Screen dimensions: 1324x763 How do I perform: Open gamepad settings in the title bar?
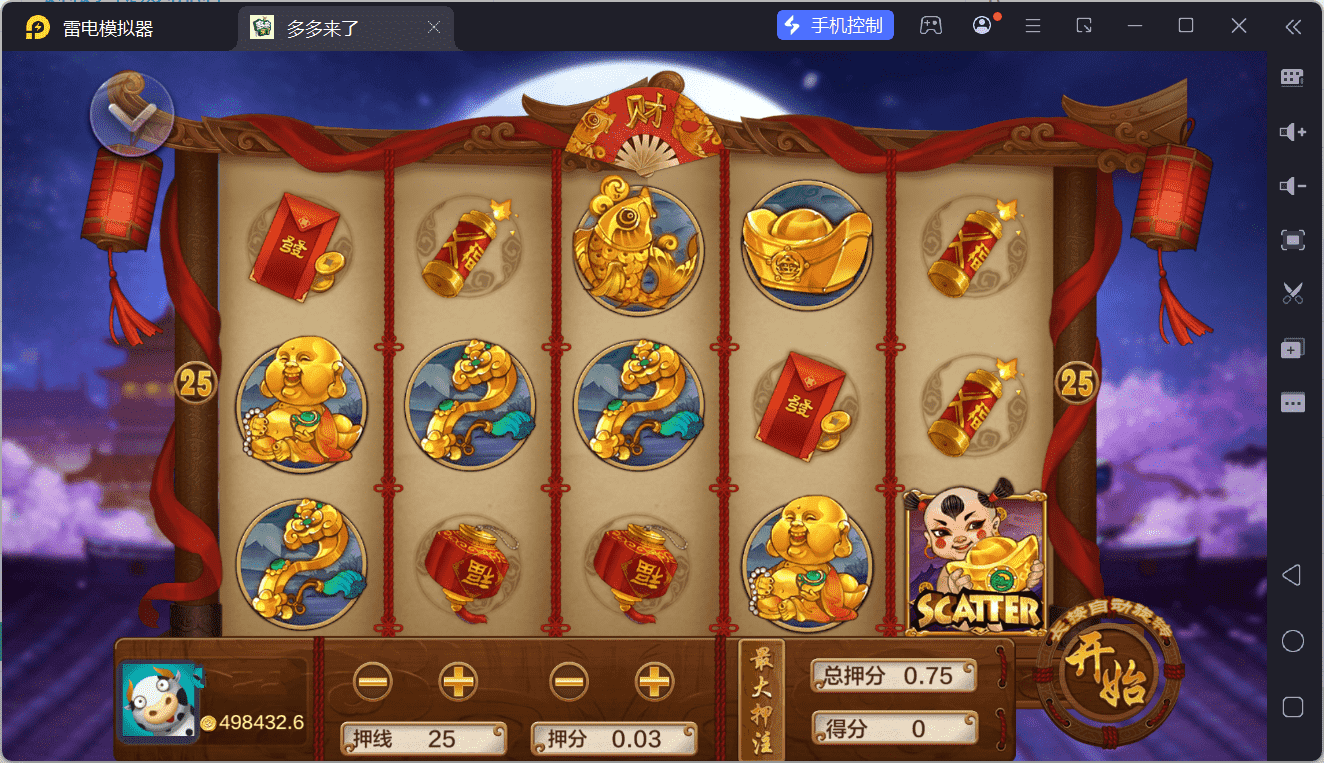click(931, 25)
